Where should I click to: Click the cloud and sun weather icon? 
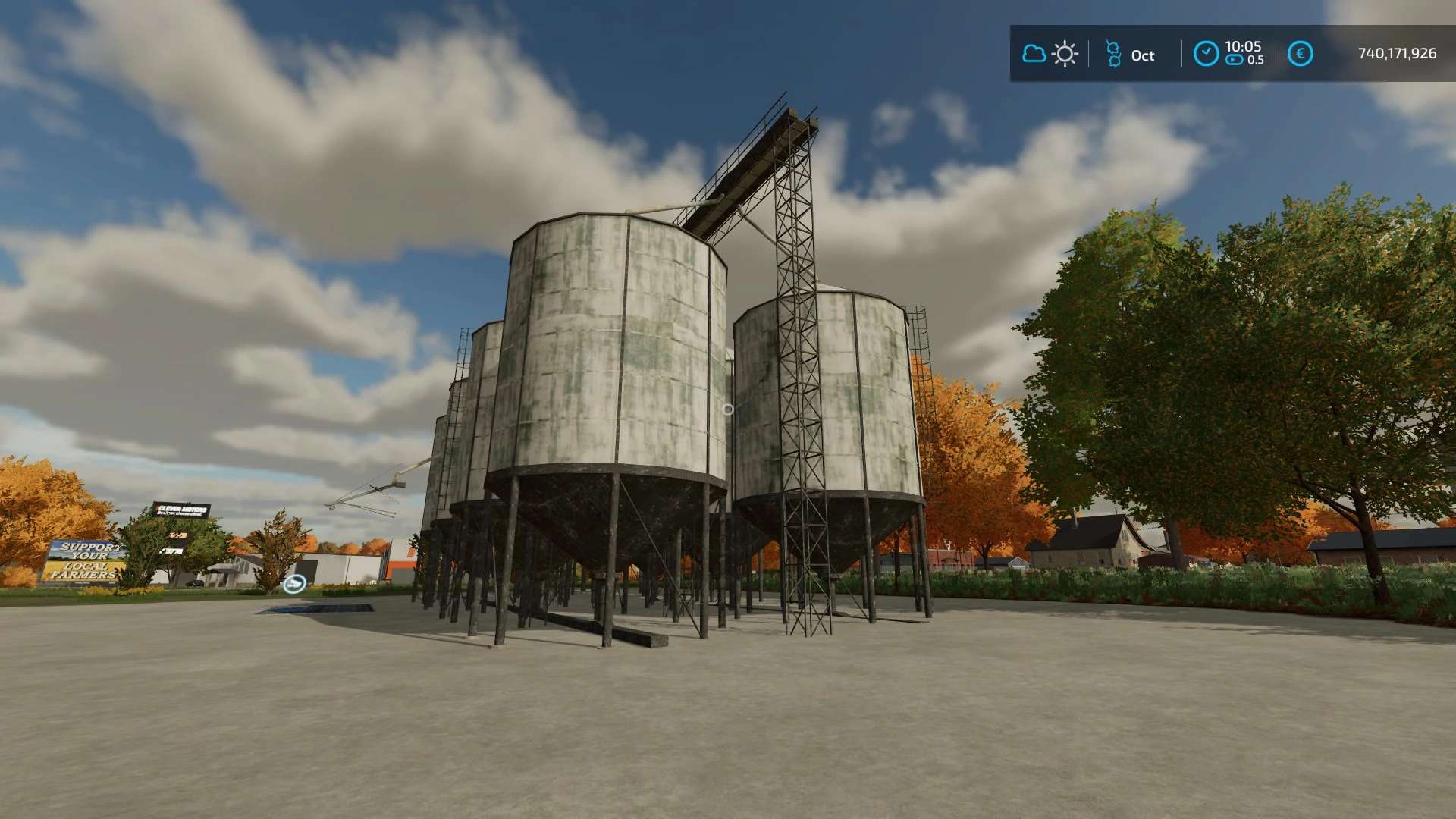point(1050,54)
